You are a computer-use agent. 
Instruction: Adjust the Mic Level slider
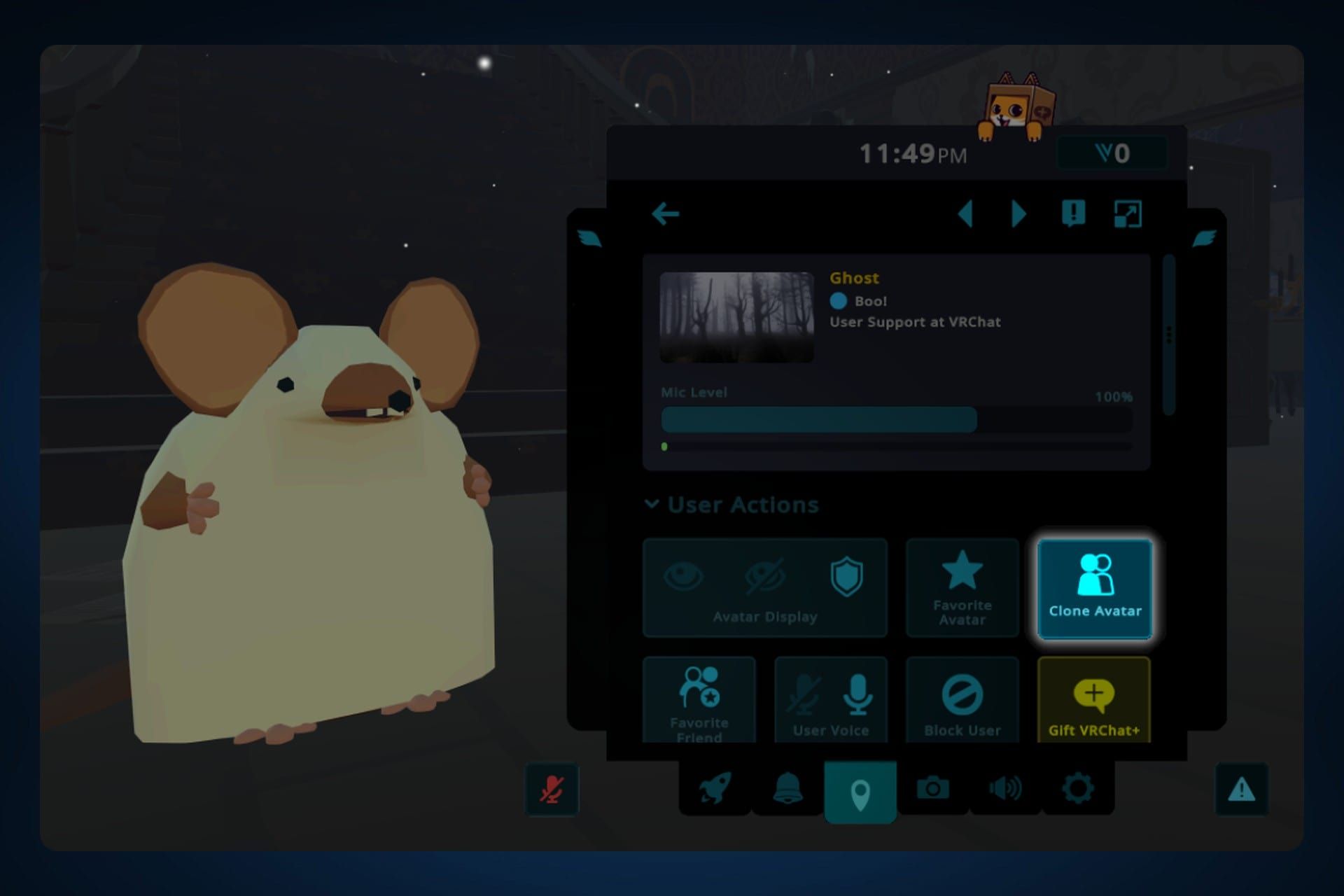click(896, 420)
